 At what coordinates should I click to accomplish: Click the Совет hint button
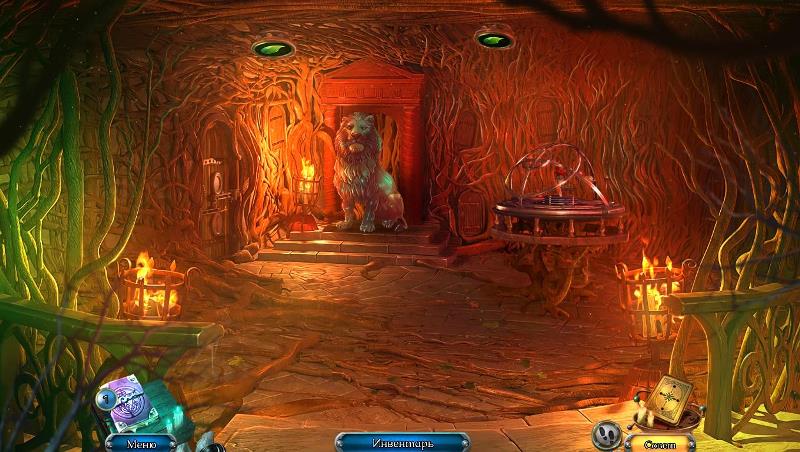658,441
